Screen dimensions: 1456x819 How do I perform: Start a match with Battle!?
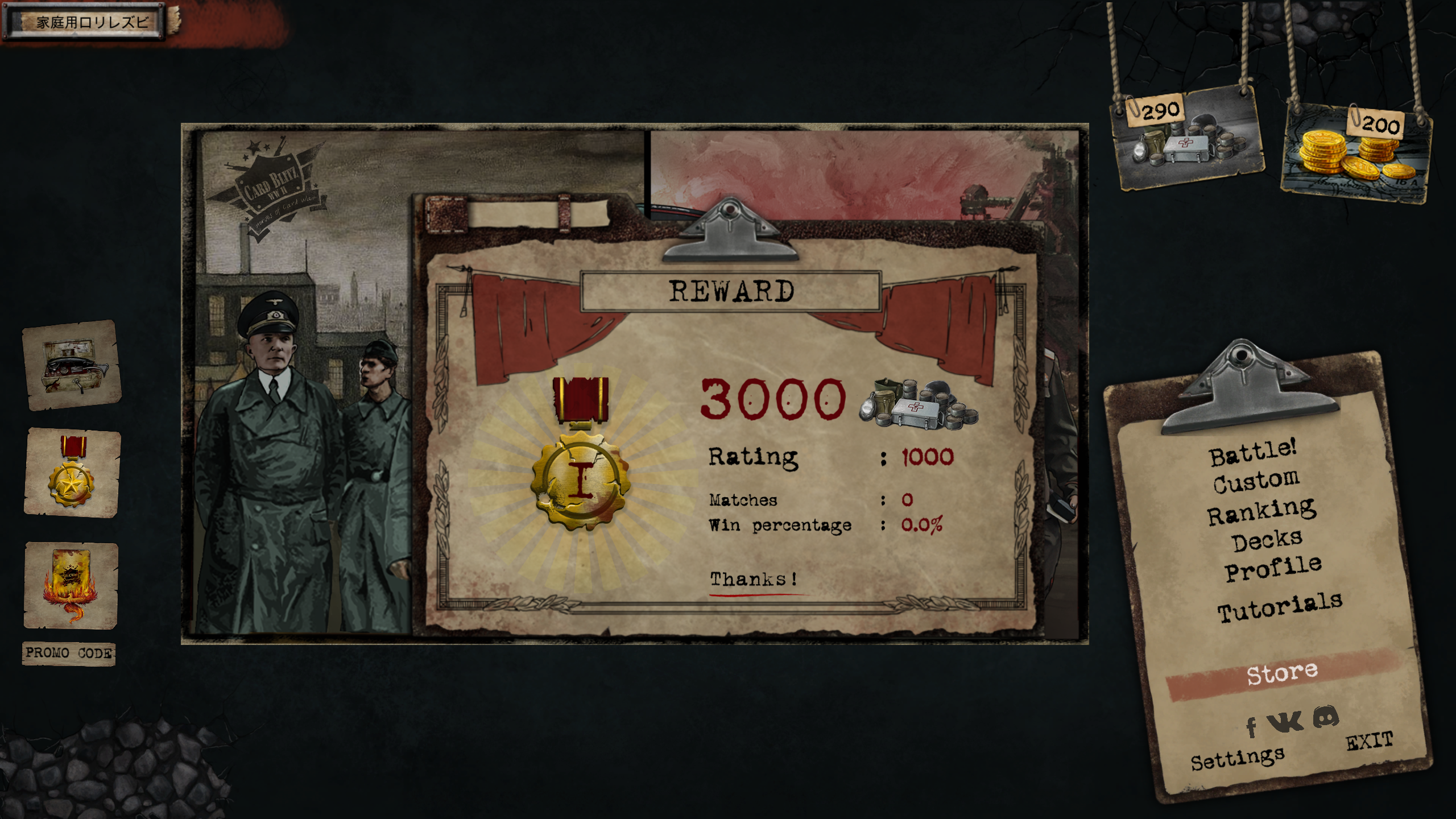tap(1252, 453)
